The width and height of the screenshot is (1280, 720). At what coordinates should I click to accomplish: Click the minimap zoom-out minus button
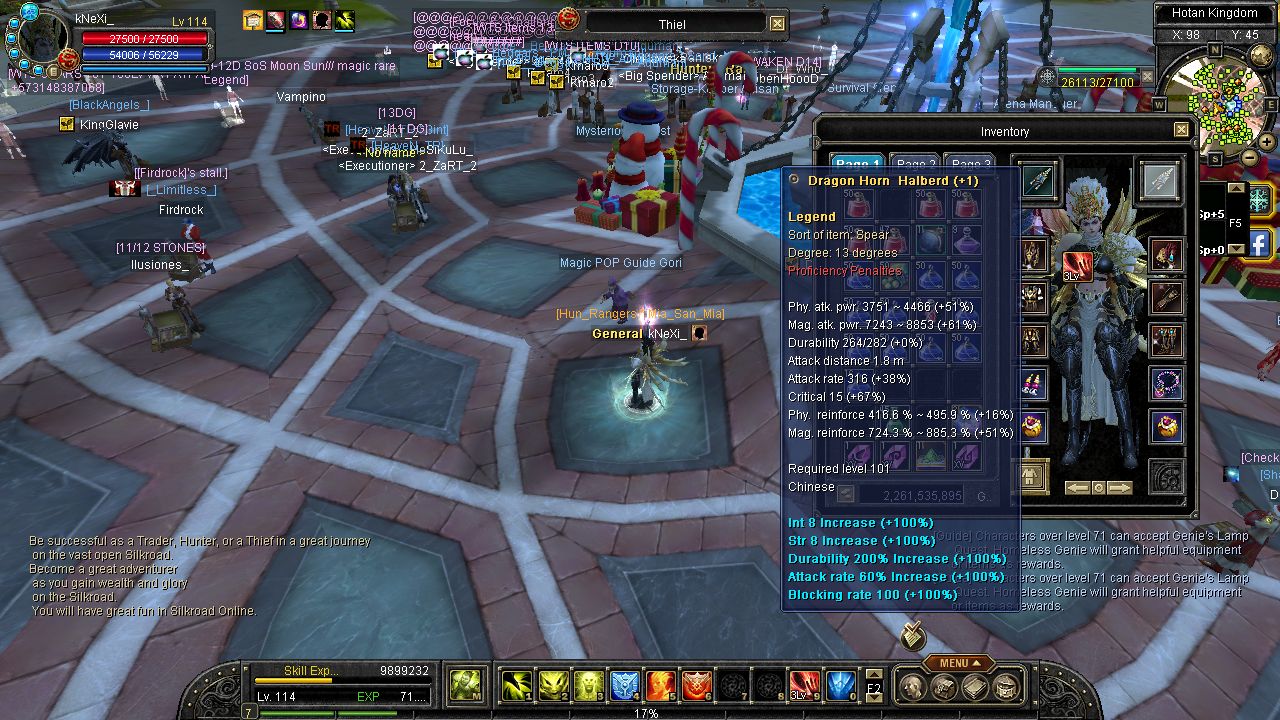1250,157
